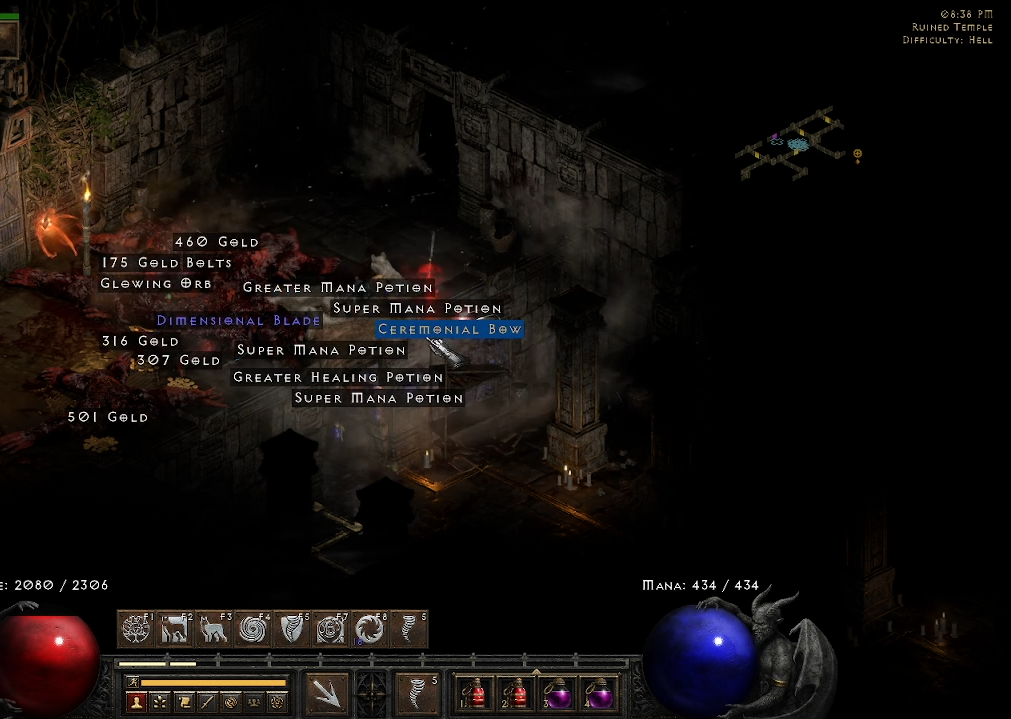
Task: Choose the F5 cyclone armor shield skill
Action: 291,629
